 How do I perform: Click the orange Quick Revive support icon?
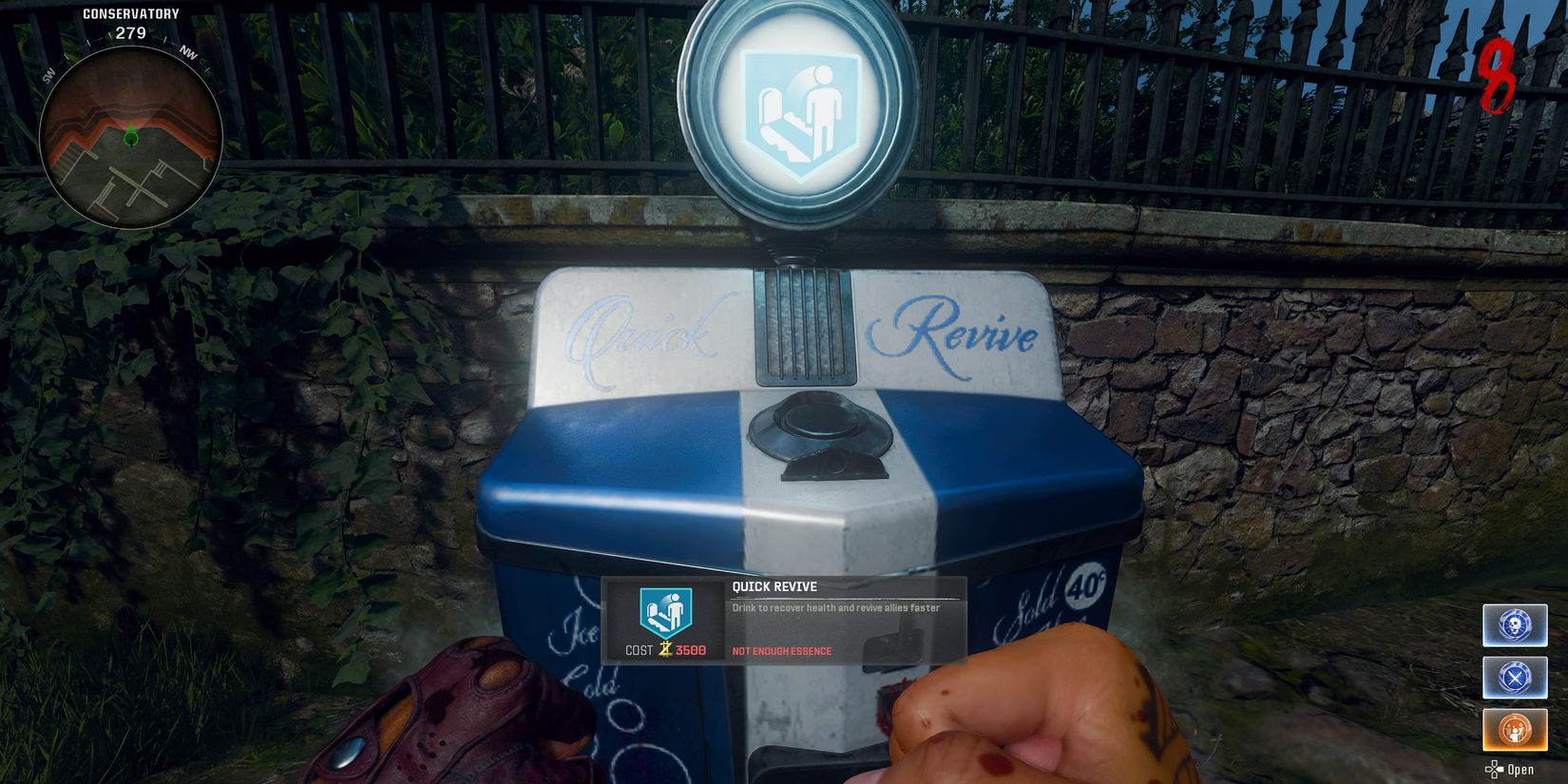[1514, 730]
